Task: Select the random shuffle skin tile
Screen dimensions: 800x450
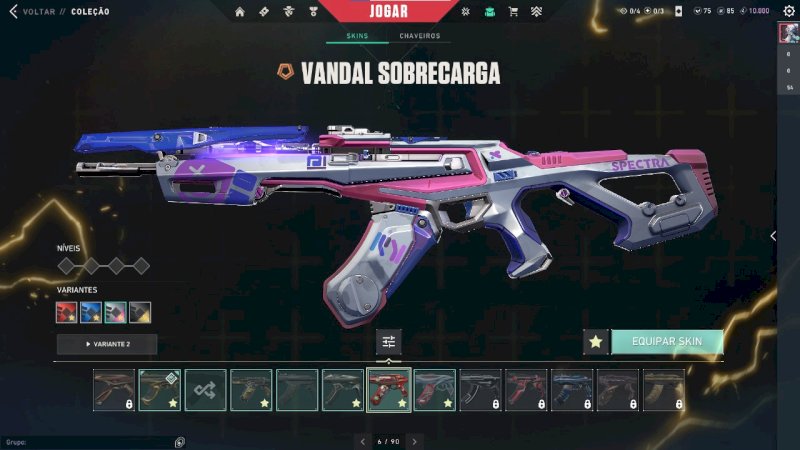Action: 205,390
